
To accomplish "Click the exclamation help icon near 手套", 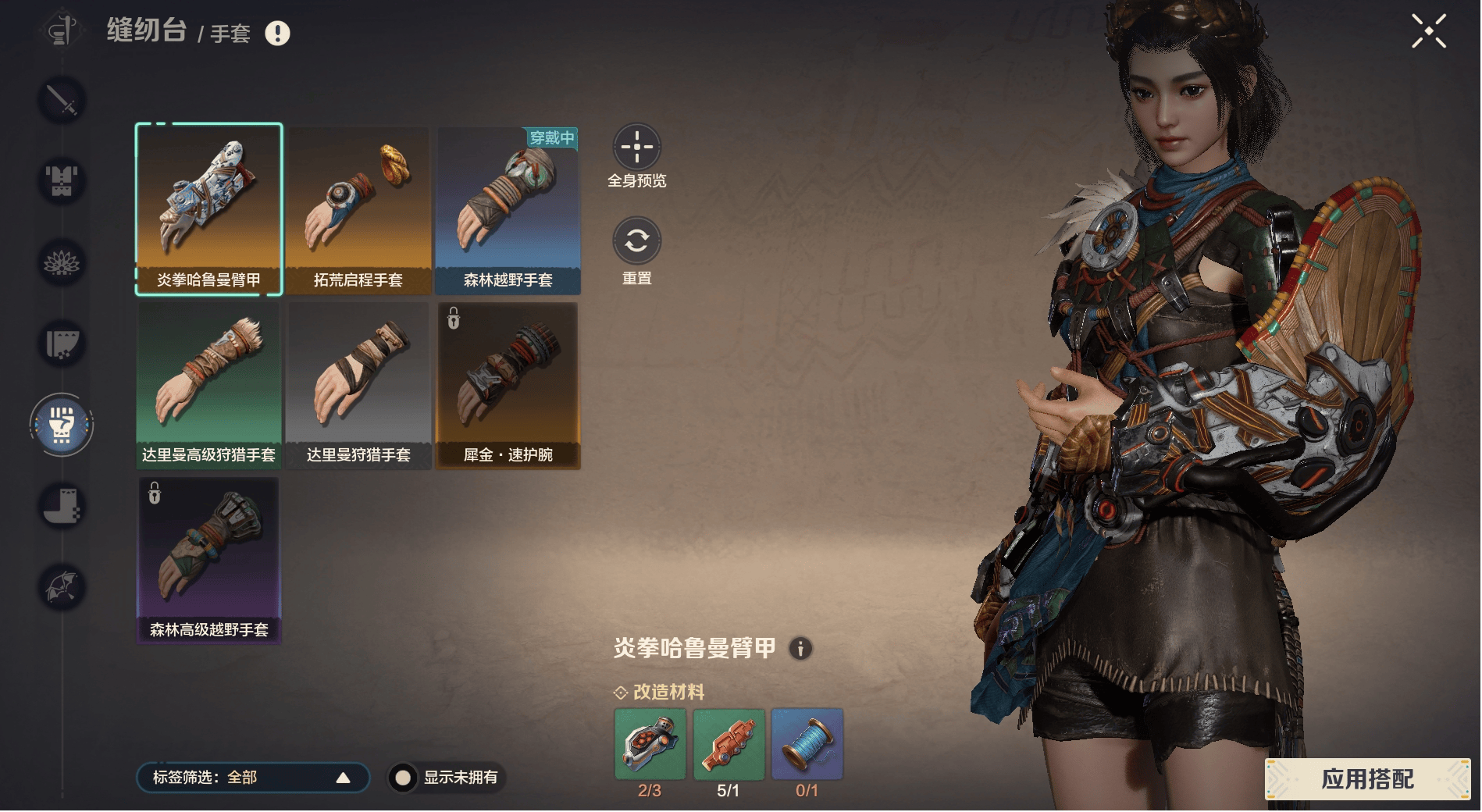I will tap(277, 33).
